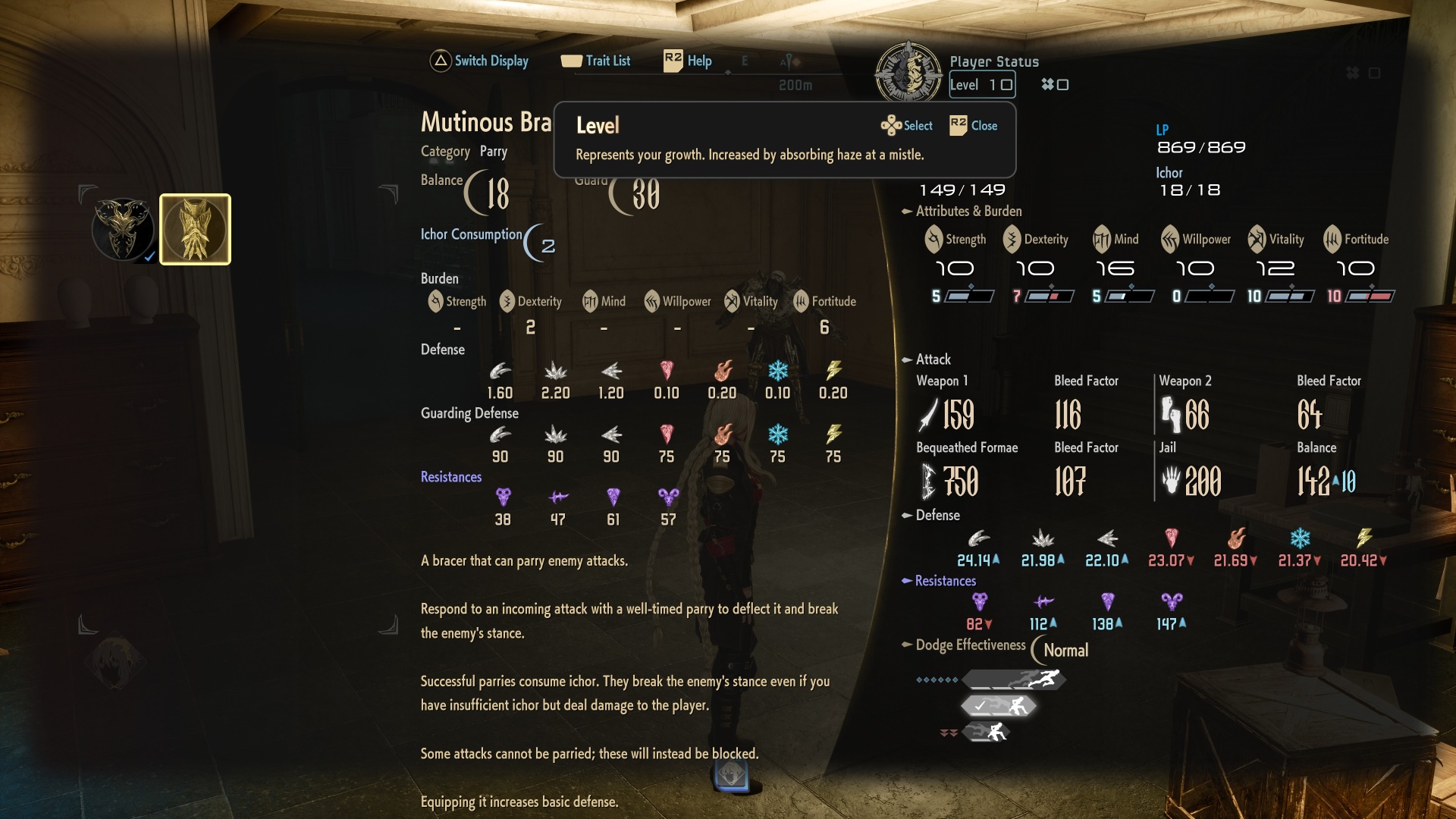1456x819 pixels.
Task: Click the Help button
Action: [x=686, y=61]
